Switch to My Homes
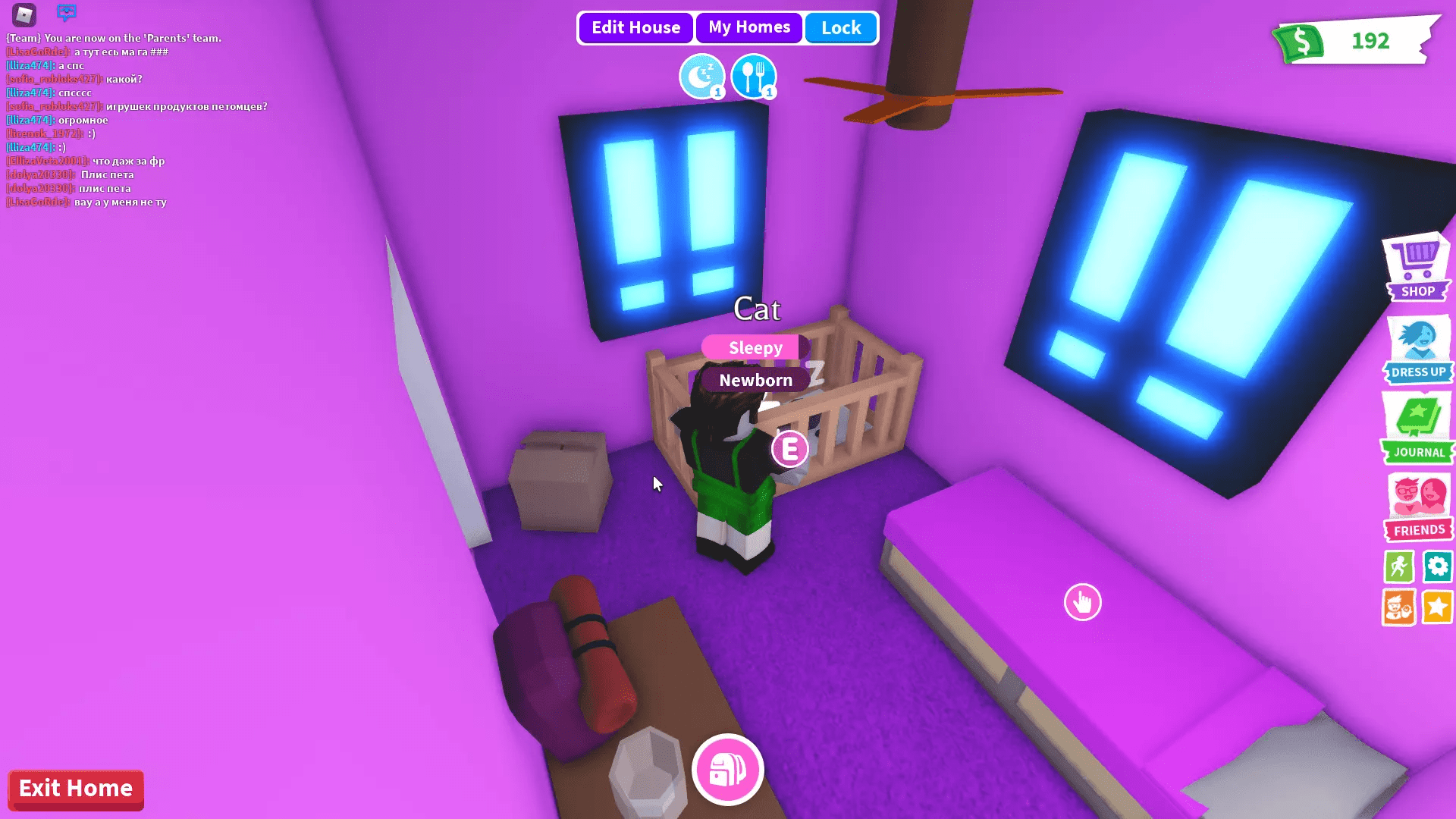This screenshot has height=819, width=1456. (748, 27)
